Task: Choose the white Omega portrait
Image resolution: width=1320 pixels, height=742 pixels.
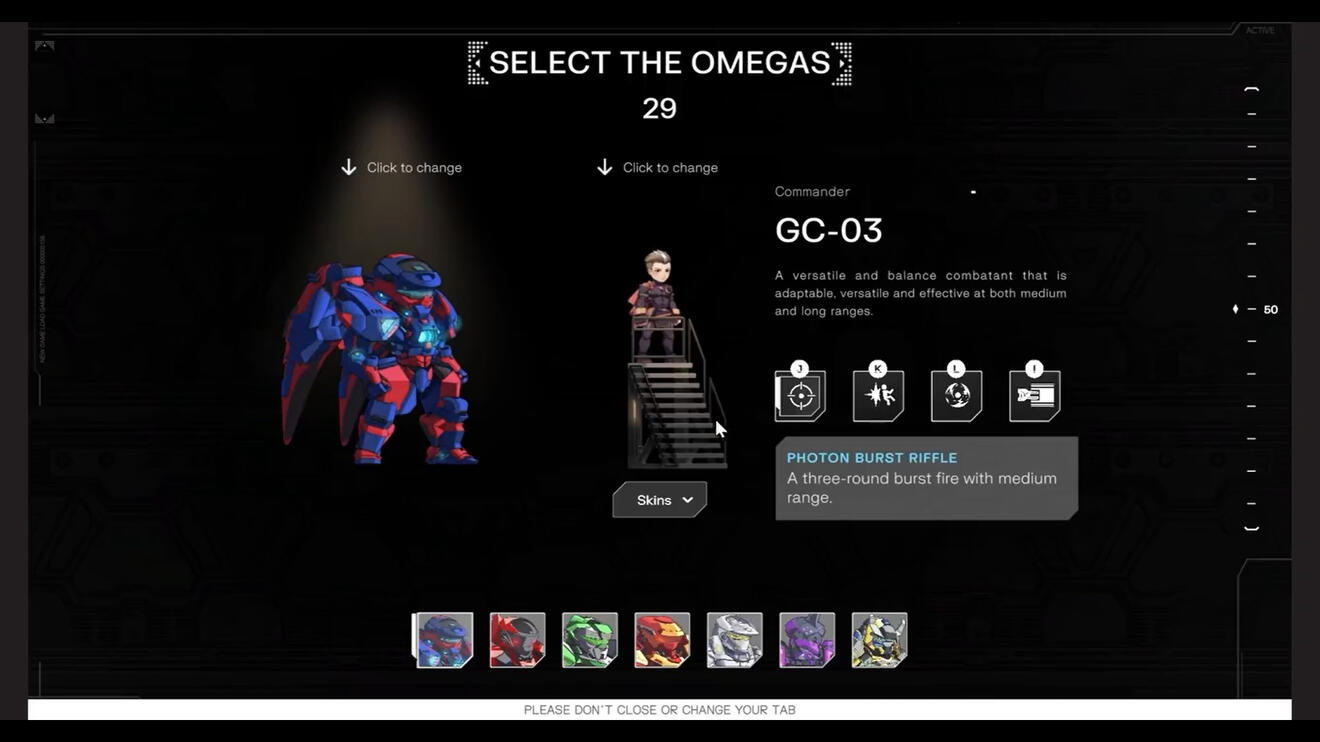Action: (735, 640)
